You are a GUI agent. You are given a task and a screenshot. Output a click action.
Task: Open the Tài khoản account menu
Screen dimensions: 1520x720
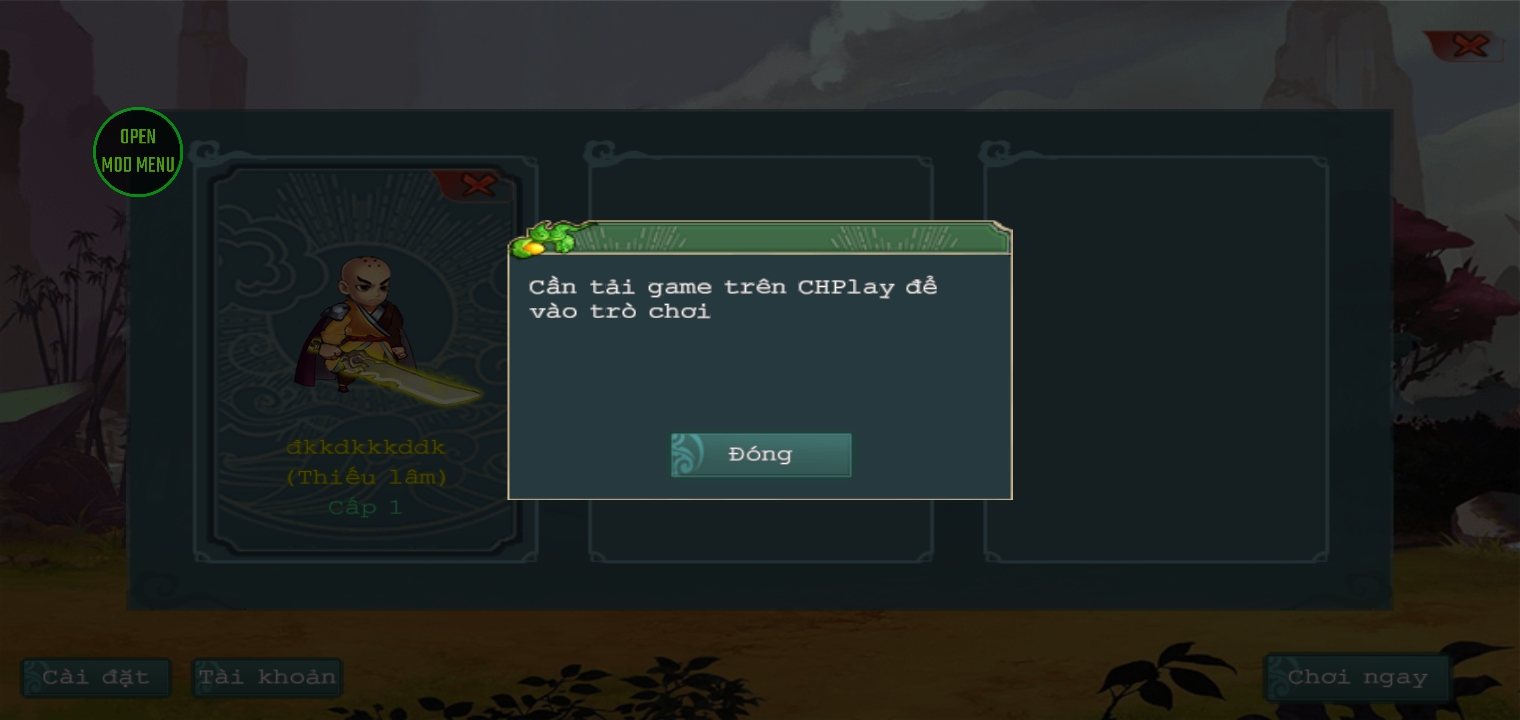(266, 677)
